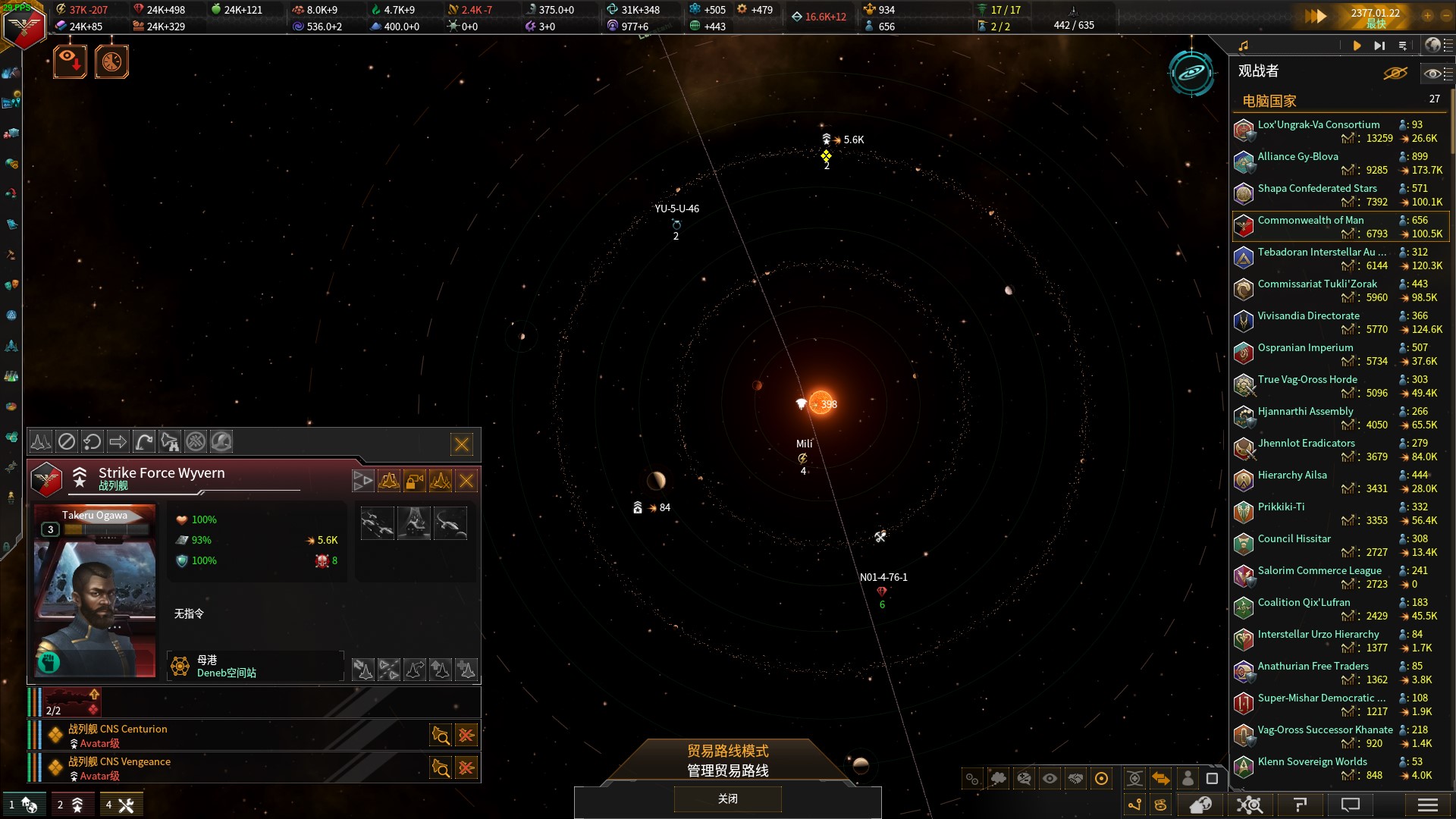Open Takeru Ogawa's leader portrait
1456x819 pixels.
point(95,591)
